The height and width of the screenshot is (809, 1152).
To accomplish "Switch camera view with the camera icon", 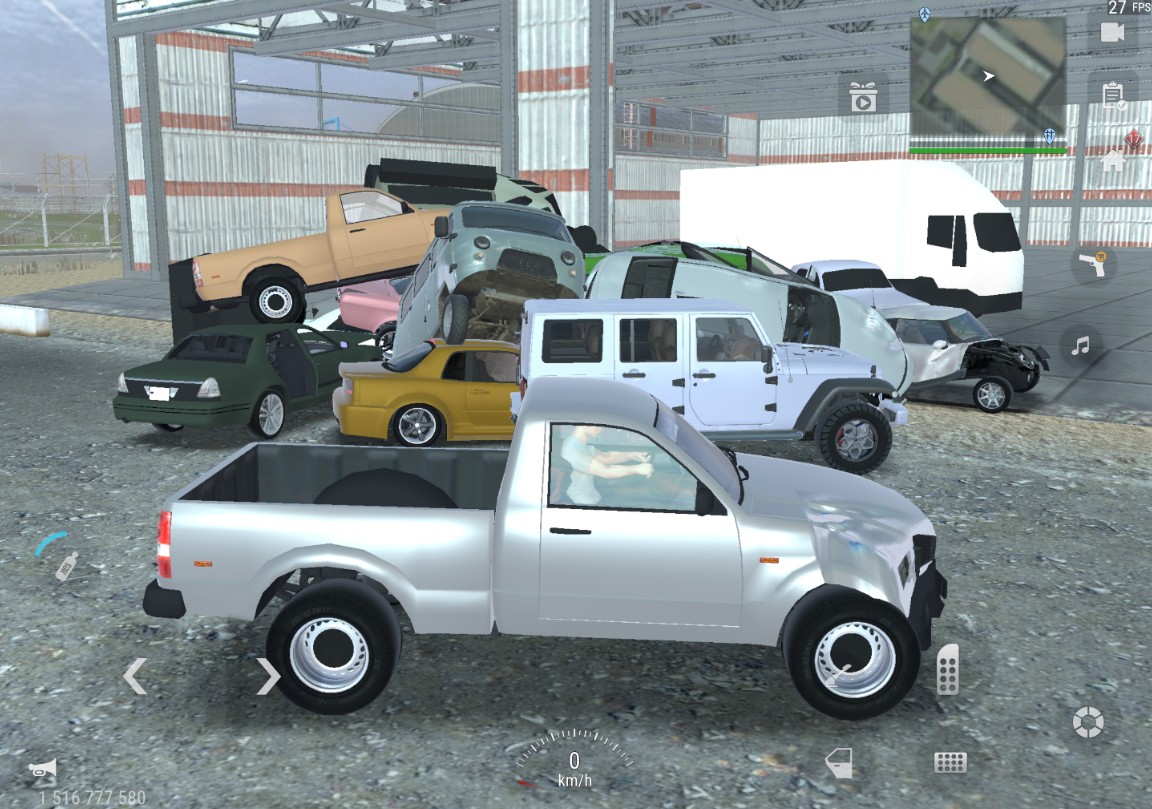I will [x=1112, y=32].
